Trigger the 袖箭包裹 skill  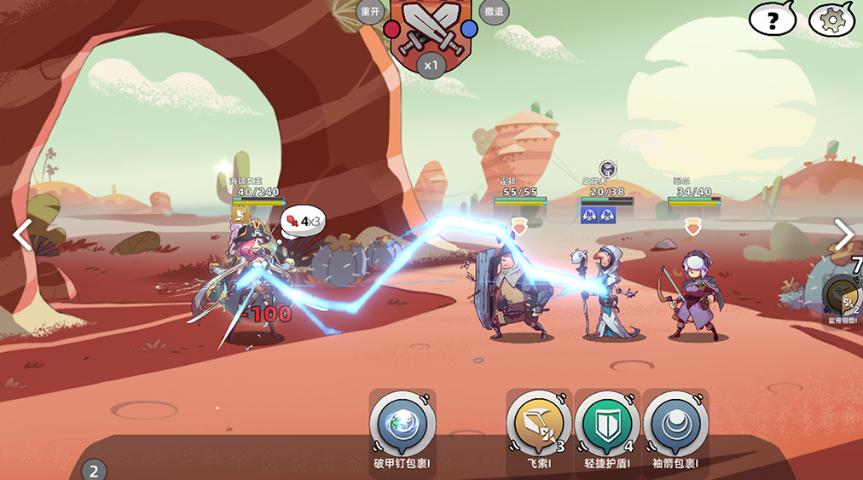tap(675, 424)
